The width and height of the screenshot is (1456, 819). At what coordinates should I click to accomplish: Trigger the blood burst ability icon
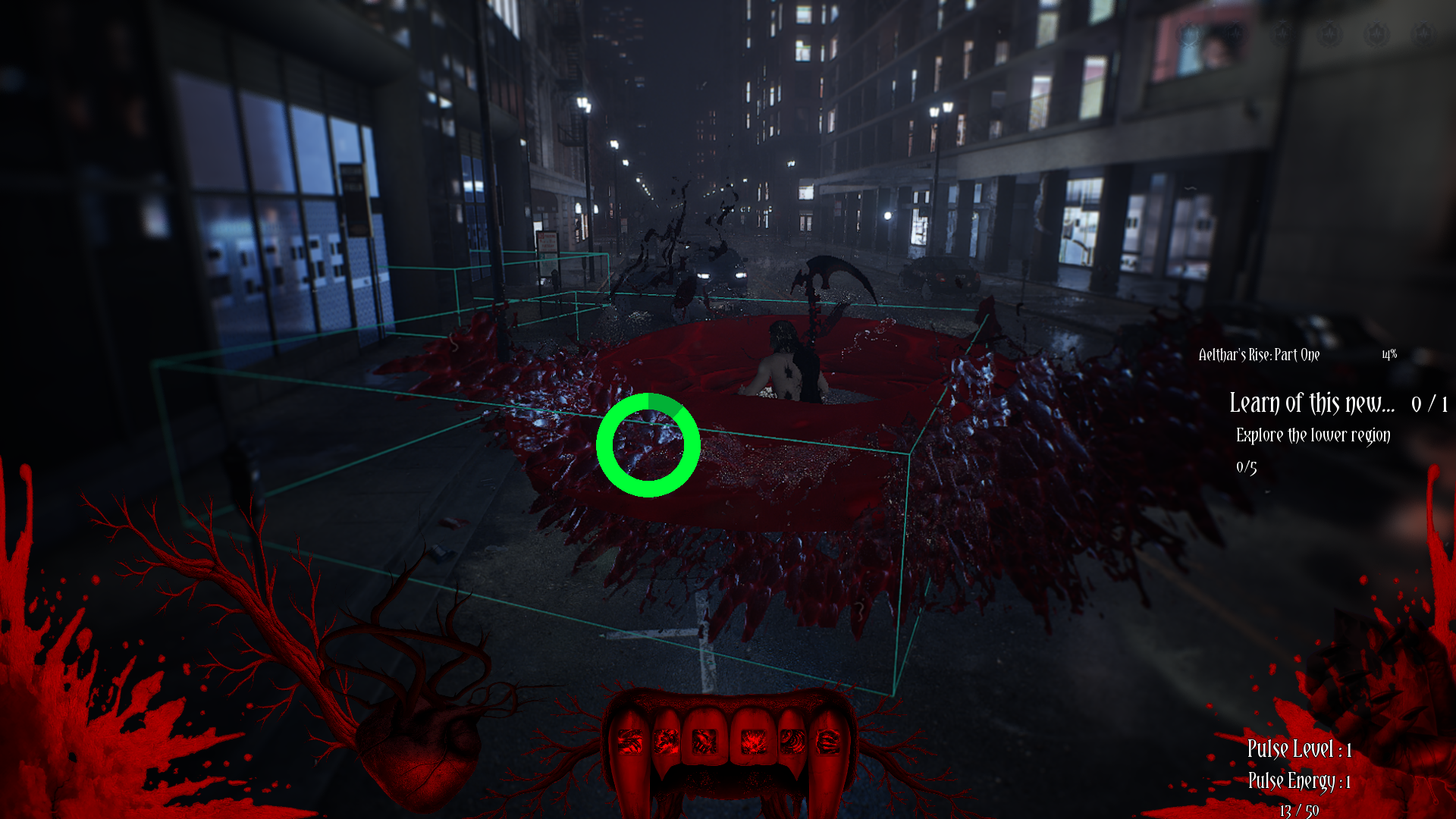tap(753, 742)
